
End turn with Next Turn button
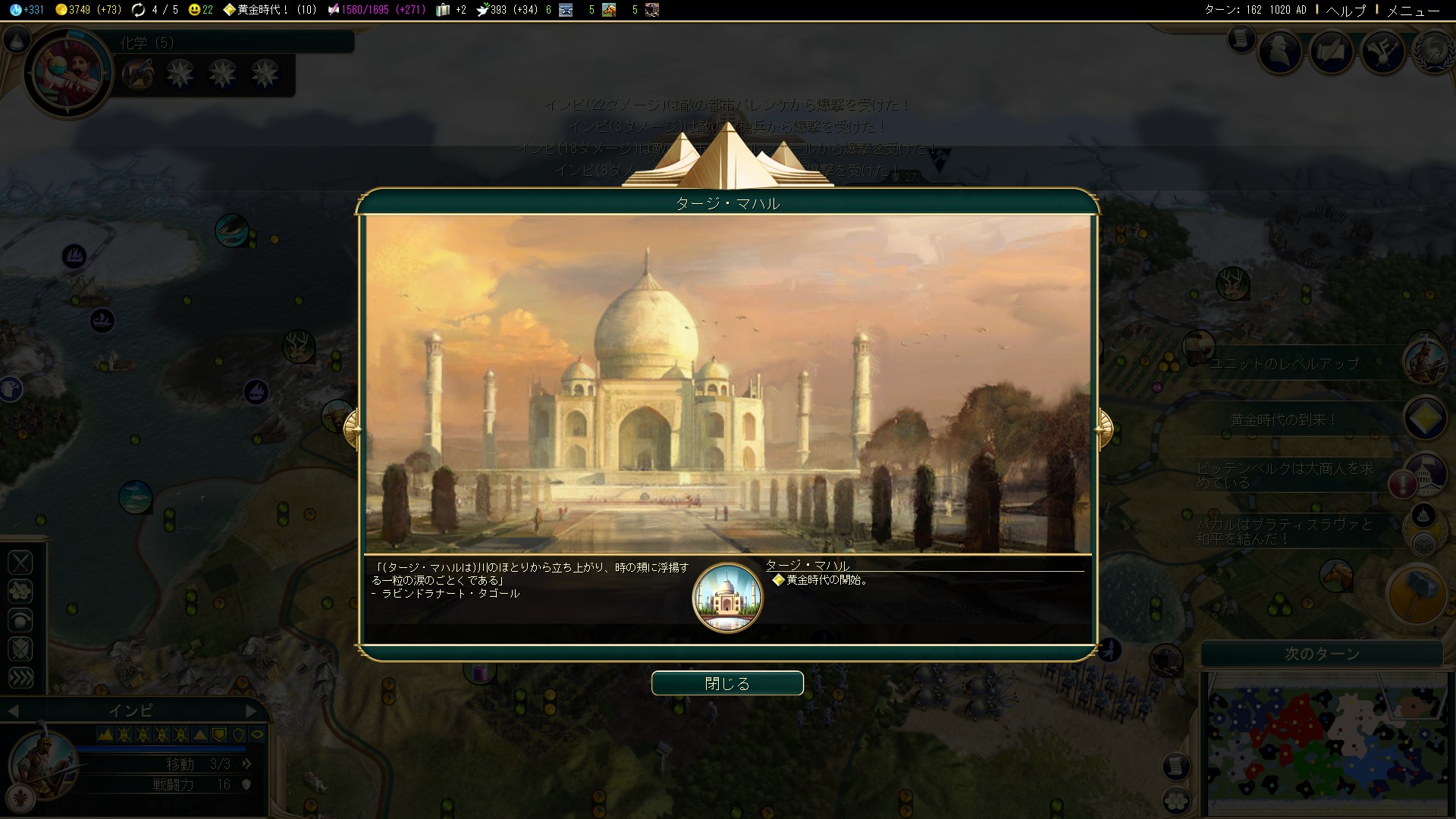click(x=1322, y=654)
